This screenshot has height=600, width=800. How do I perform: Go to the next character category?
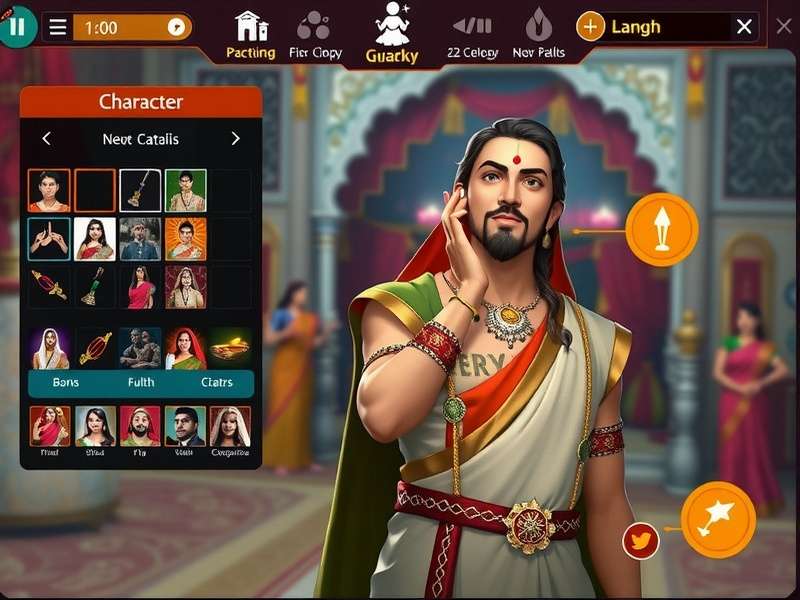coord(236,139)
